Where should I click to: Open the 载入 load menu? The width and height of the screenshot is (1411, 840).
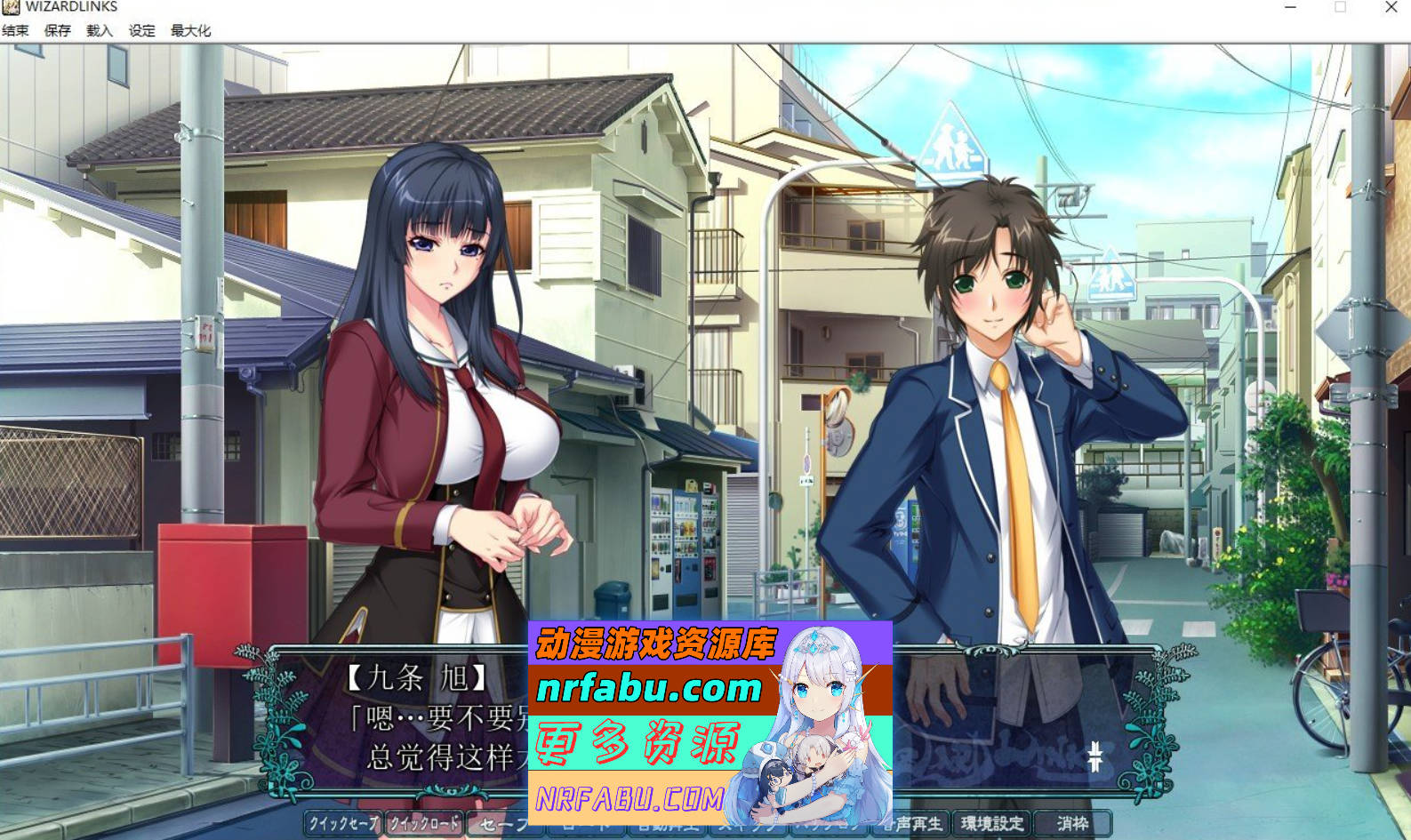point(98,29)
